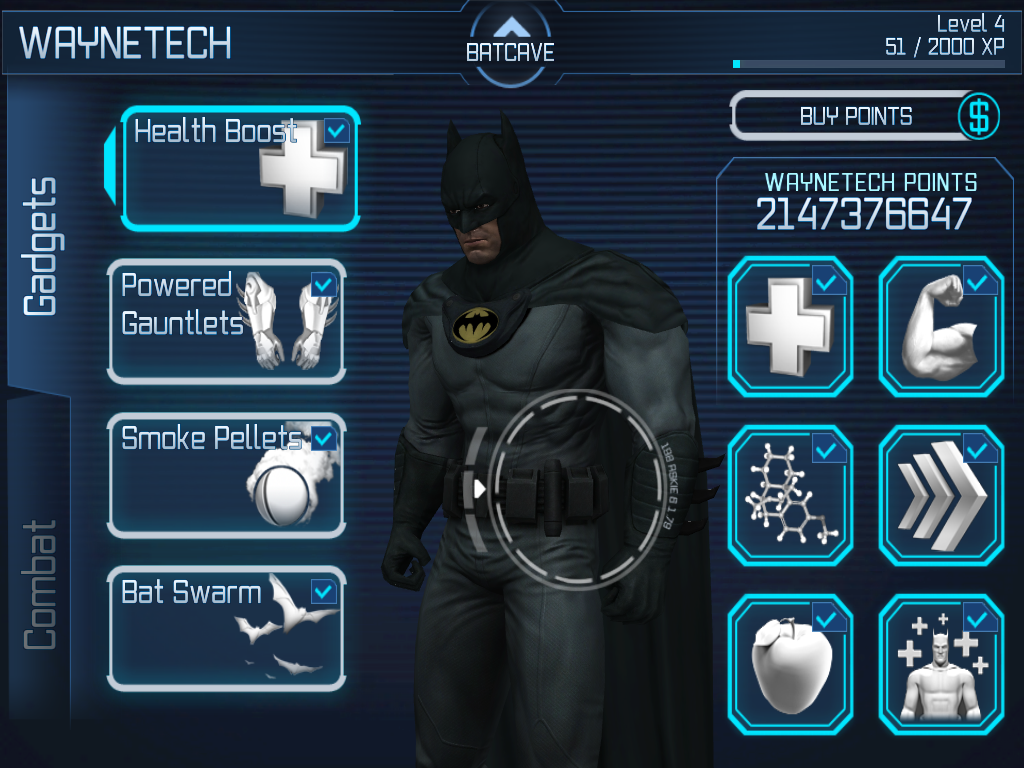Image resolution: width=1024 pixels, height=768 pixels.
Task: Pick the Bat Swarm gadget
Action: pyautogui.click(x=227, y=629)
